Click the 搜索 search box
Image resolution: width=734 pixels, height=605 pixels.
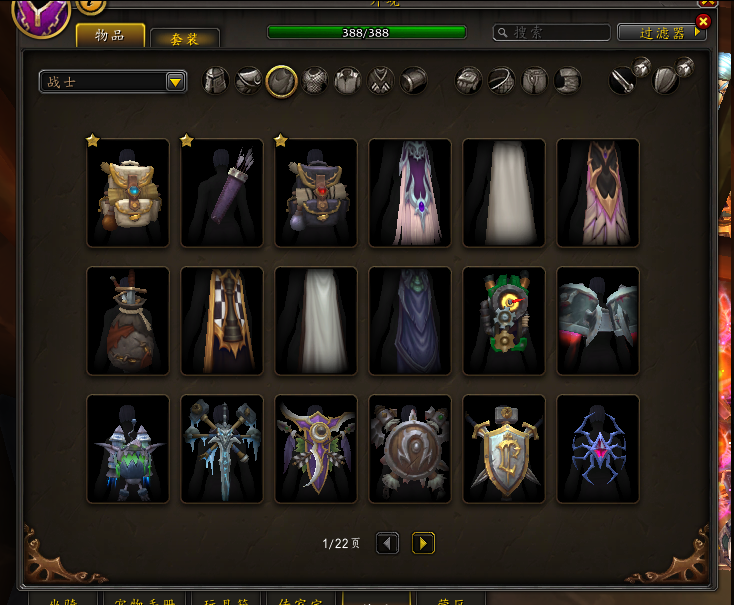552,33
